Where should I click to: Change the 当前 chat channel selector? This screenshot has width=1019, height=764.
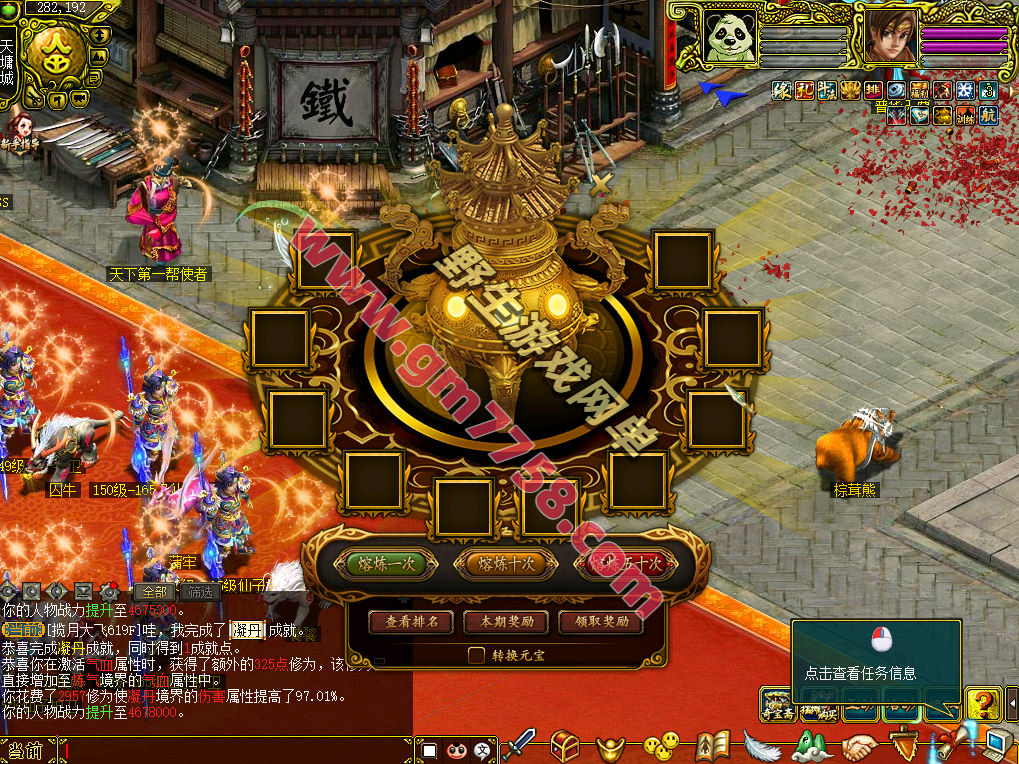[26, 750]
